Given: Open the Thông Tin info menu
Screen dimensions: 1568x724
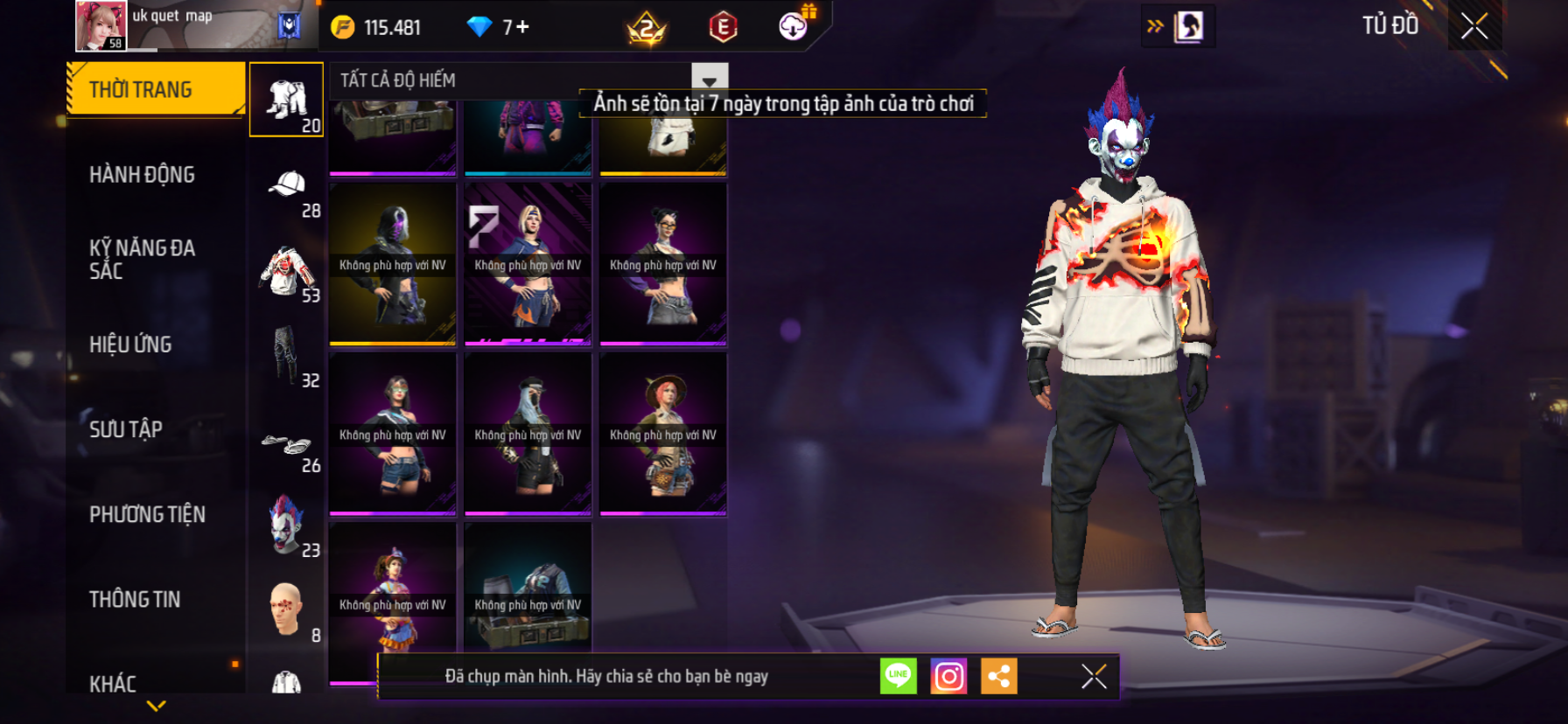Looking at the screenshot, I should click(x=135, y=599).
